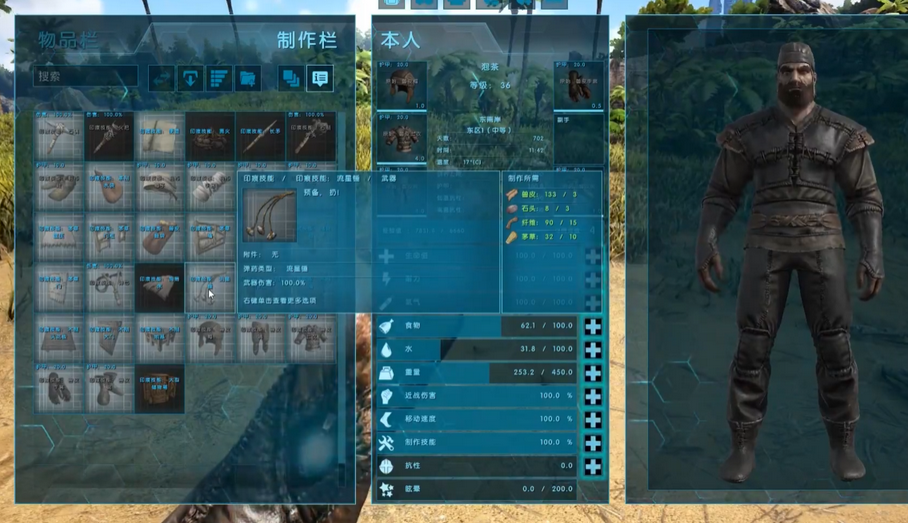The image size is (908, 523).
Task: Add a point to 制作技能 crafting skill
Action: [x=593, y=443]
